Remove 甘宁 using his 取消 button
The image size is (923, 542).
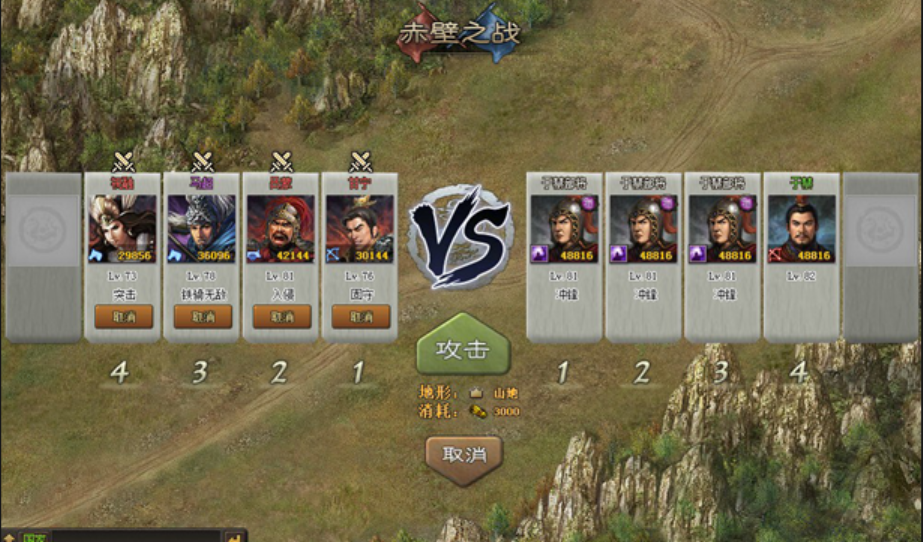pyautogui.click(x=361, y=316)
